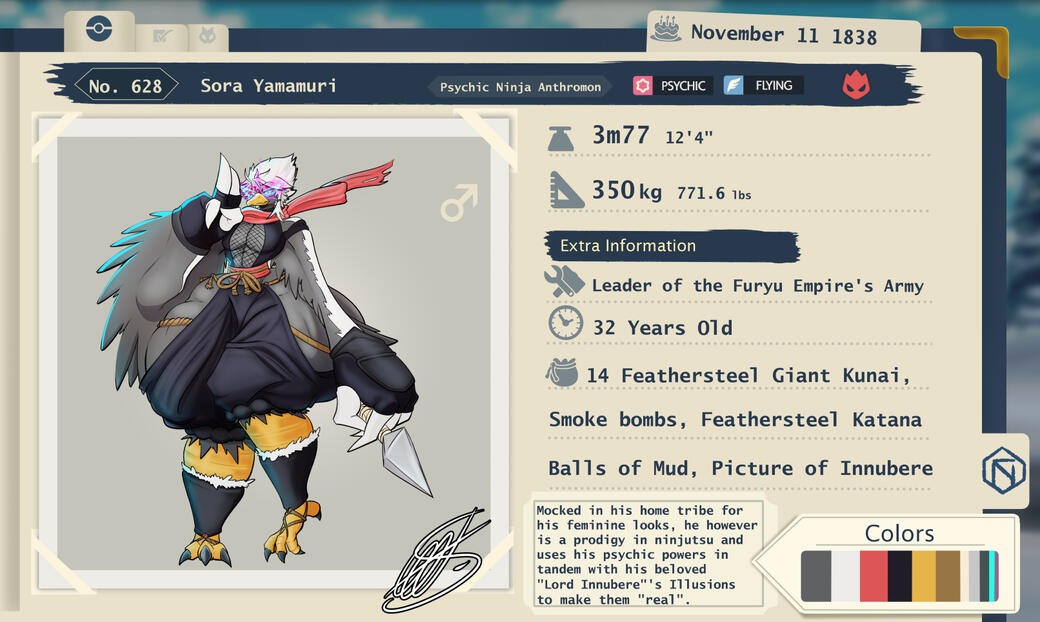This screenshot has height=622, width=1040.
Task: Pick the red color swatch
Action: pyautogui.click(x=874, y=576)
